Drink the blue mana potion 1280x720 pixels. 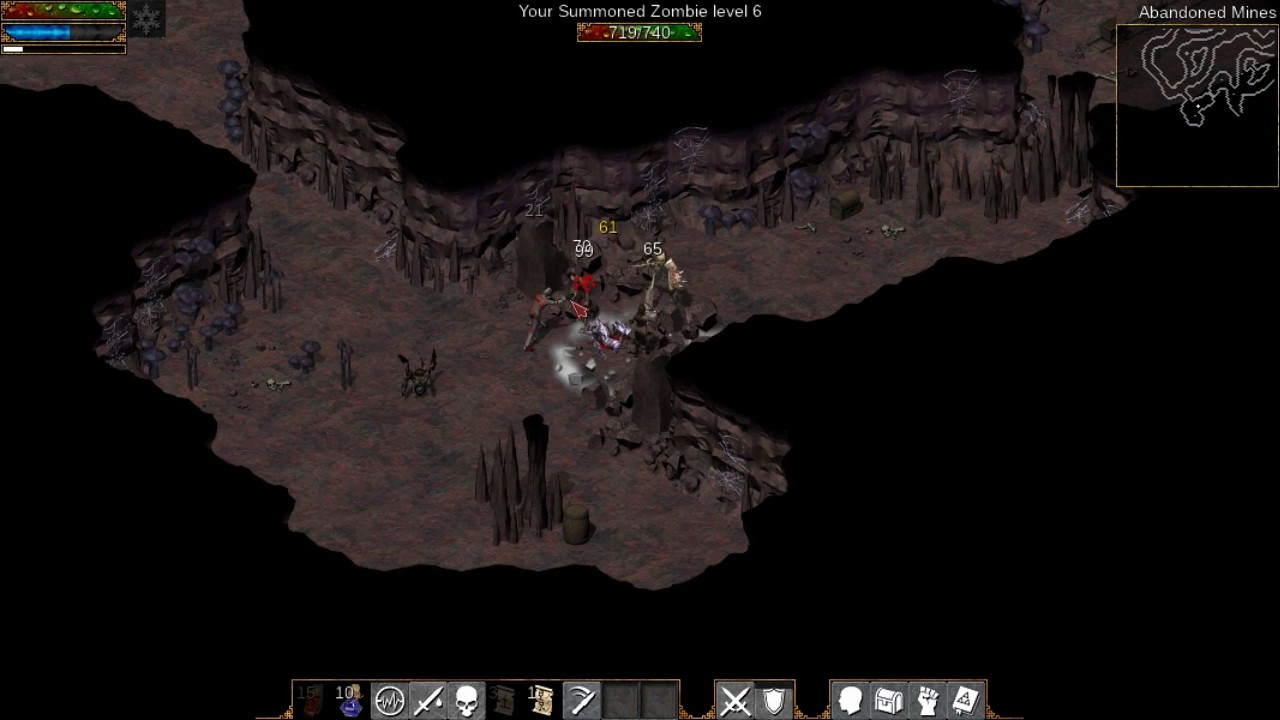click(350, 700)
